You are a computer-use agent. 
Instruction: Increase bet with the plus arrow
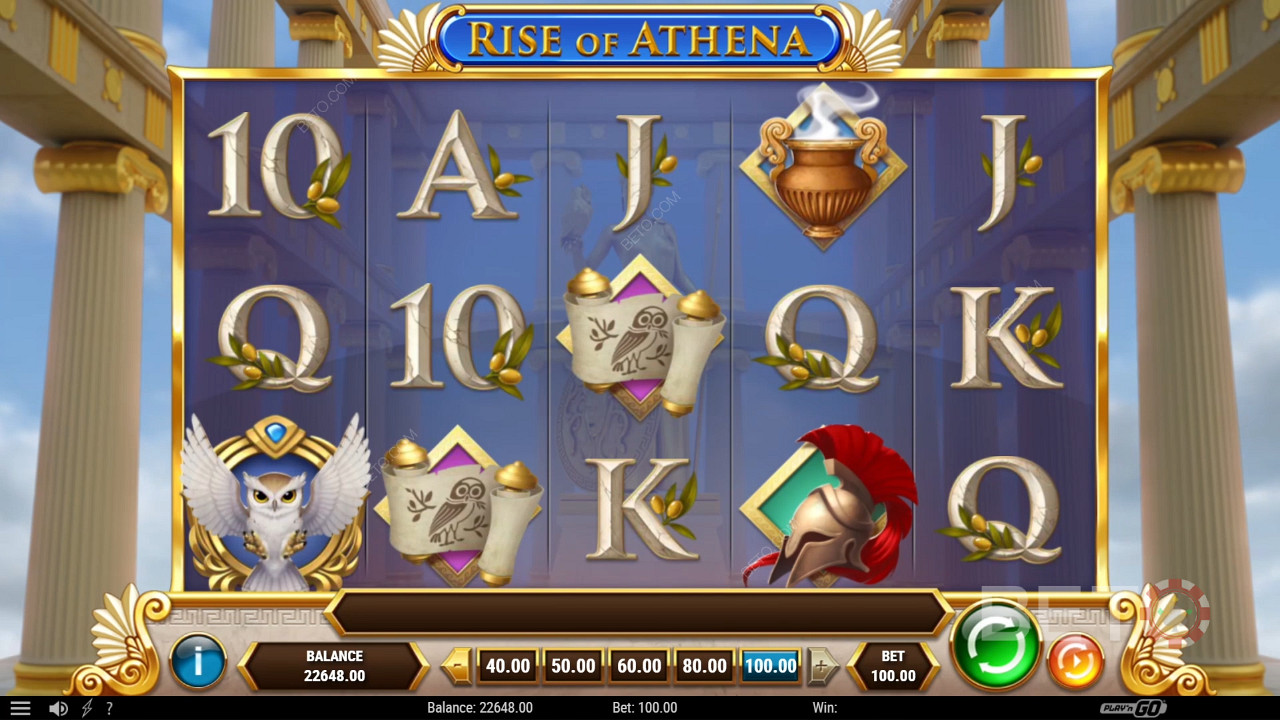coord(822,666)
